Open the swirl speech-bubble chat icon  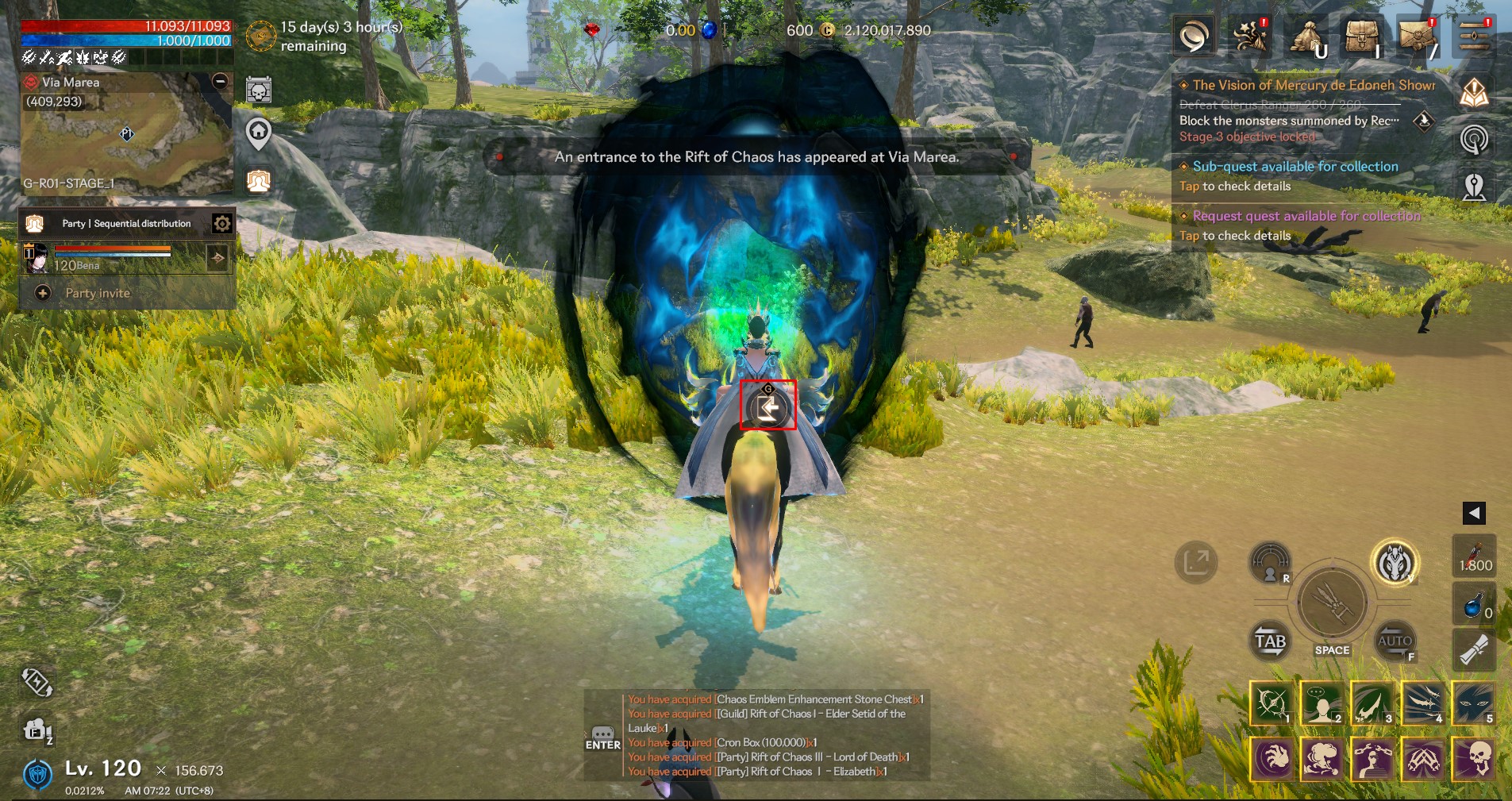tap(1194, 37)
